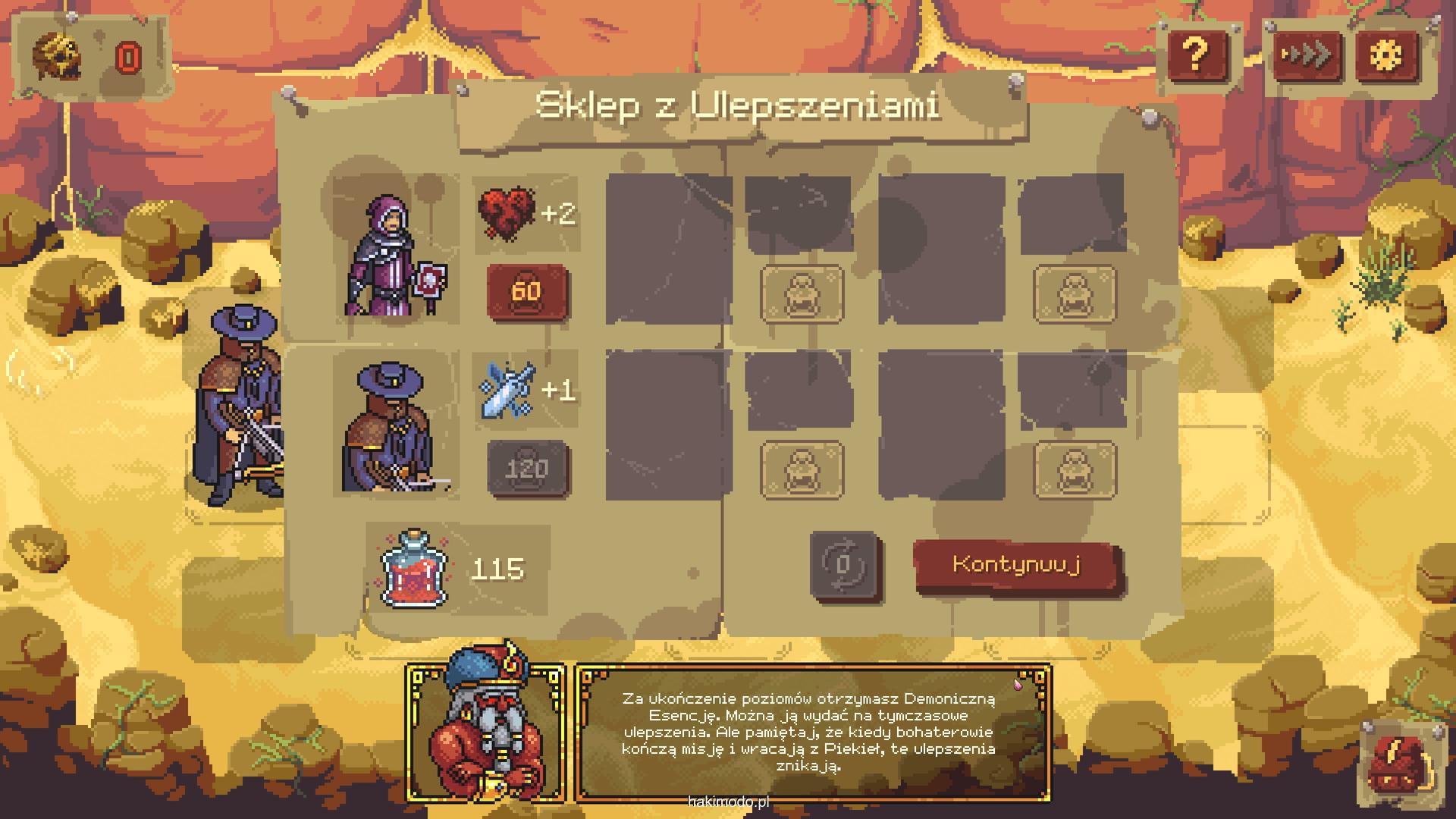
Task: Reroll the shop upgrades
Action: click(x=843, y=565)
